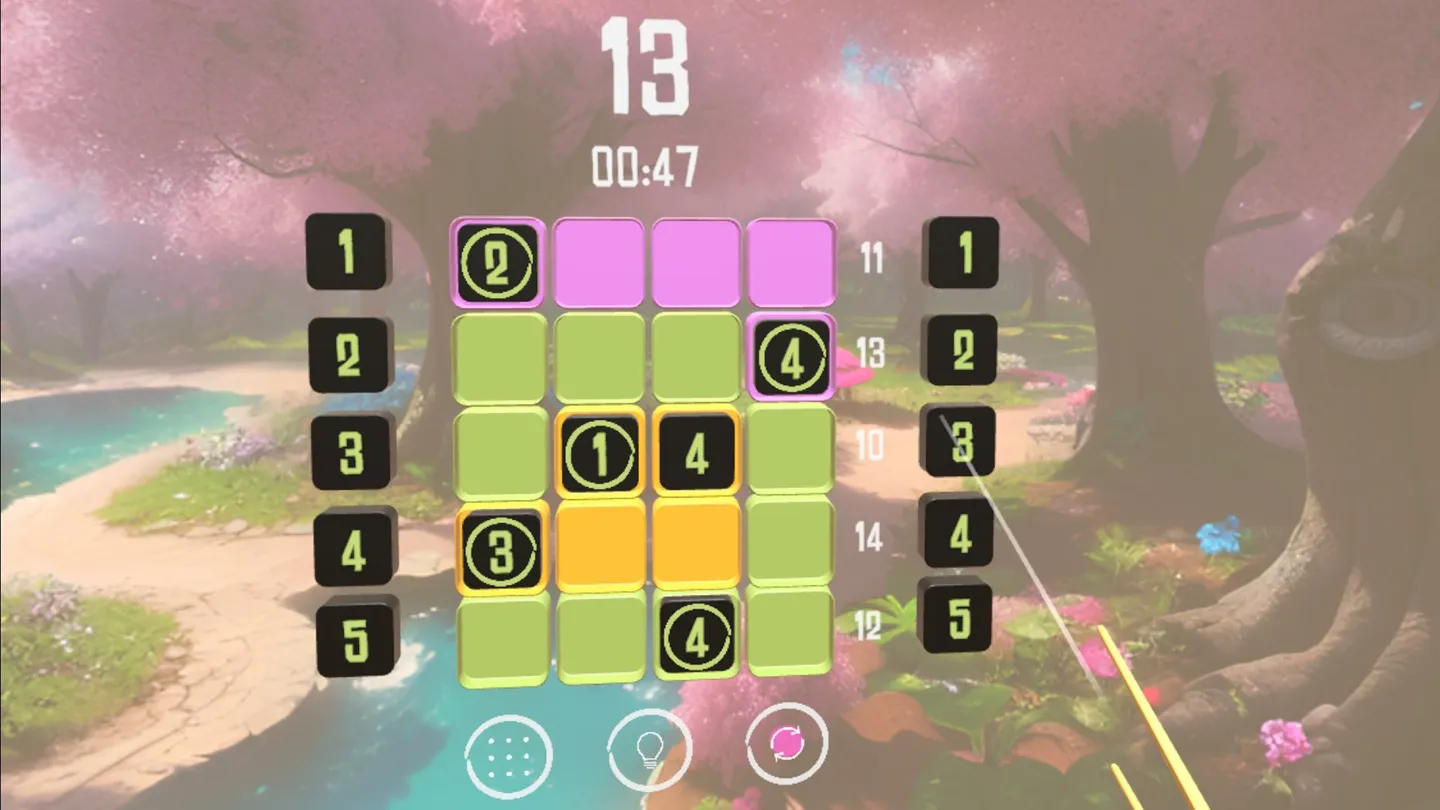Click the row sum label 14
Image resolution: width=1440 pixels, height=810 pixels.
(871, 536)
